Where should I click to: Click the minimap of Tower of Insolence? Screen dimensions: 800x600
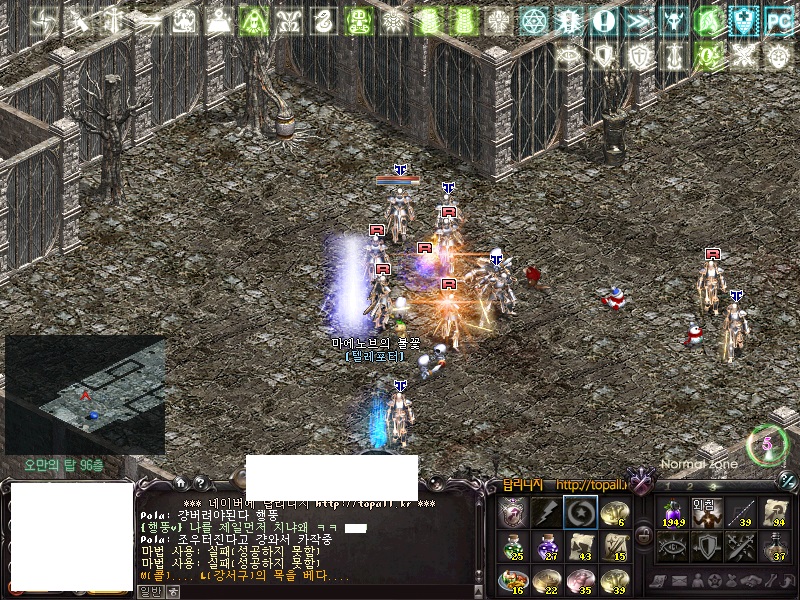click(x=85, y=394)
